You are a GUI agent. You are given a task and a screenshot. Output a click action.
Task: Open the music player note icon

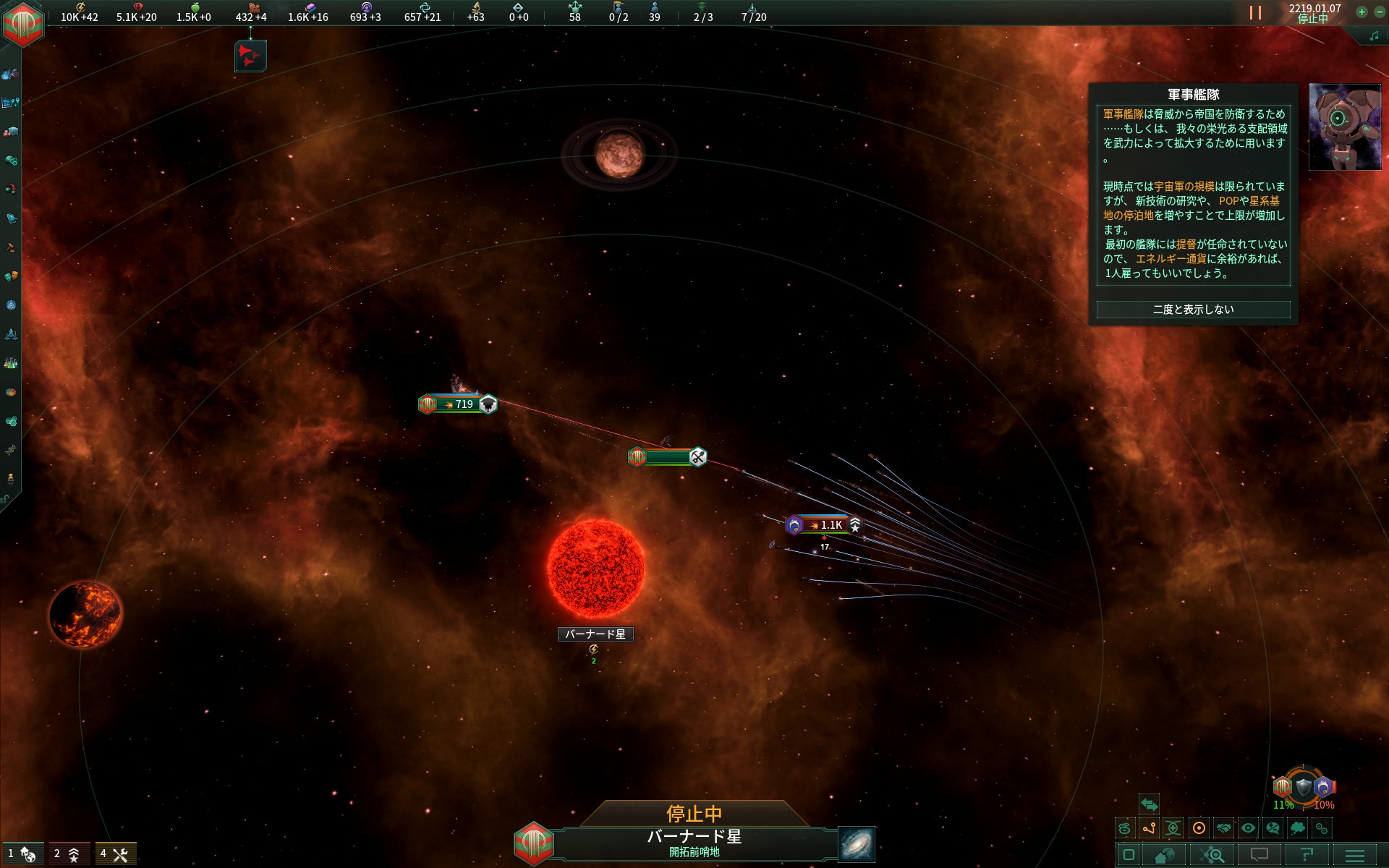click(1373, 35)
